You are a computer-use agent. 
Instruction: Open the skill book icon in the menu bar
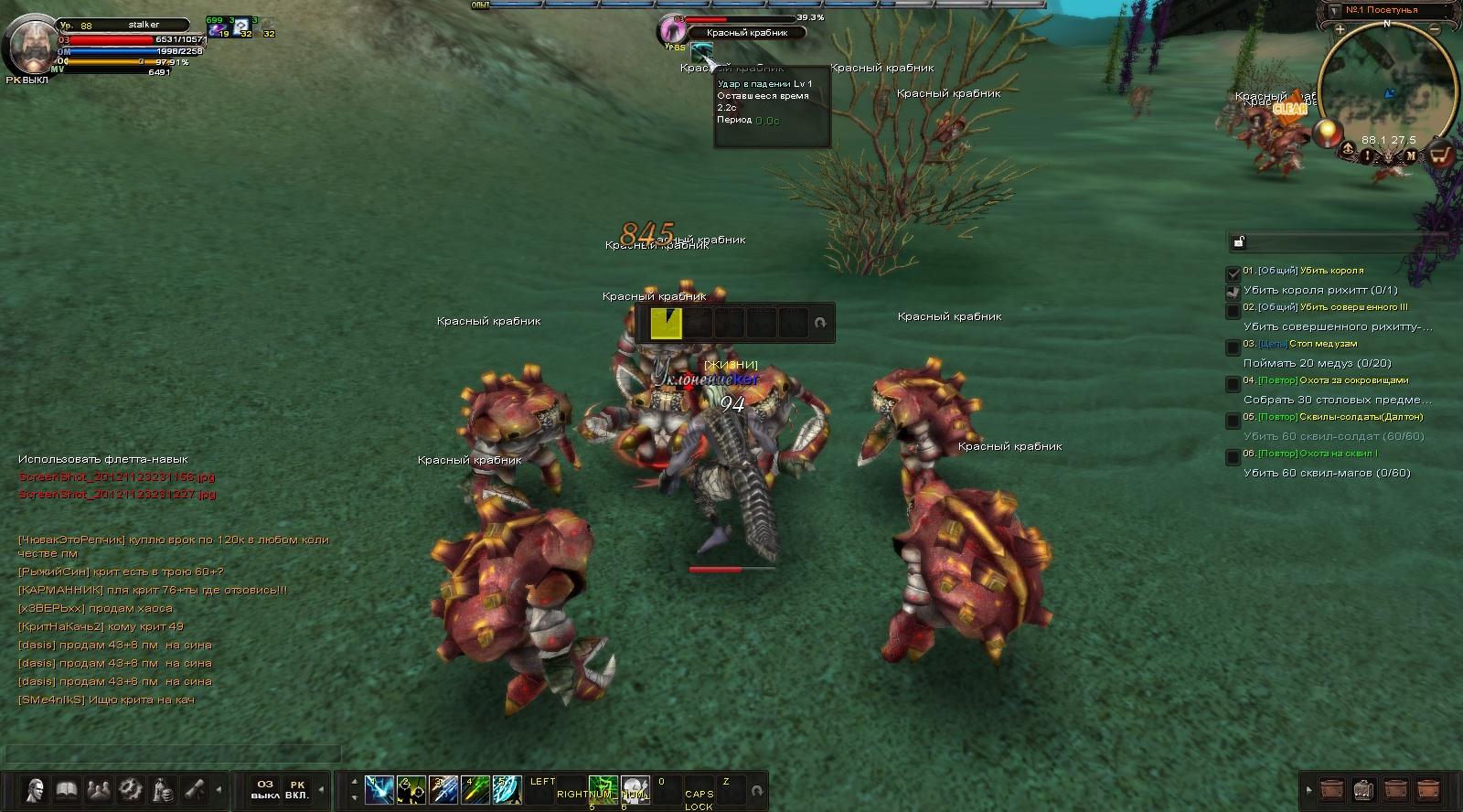[x=67, y=790]
